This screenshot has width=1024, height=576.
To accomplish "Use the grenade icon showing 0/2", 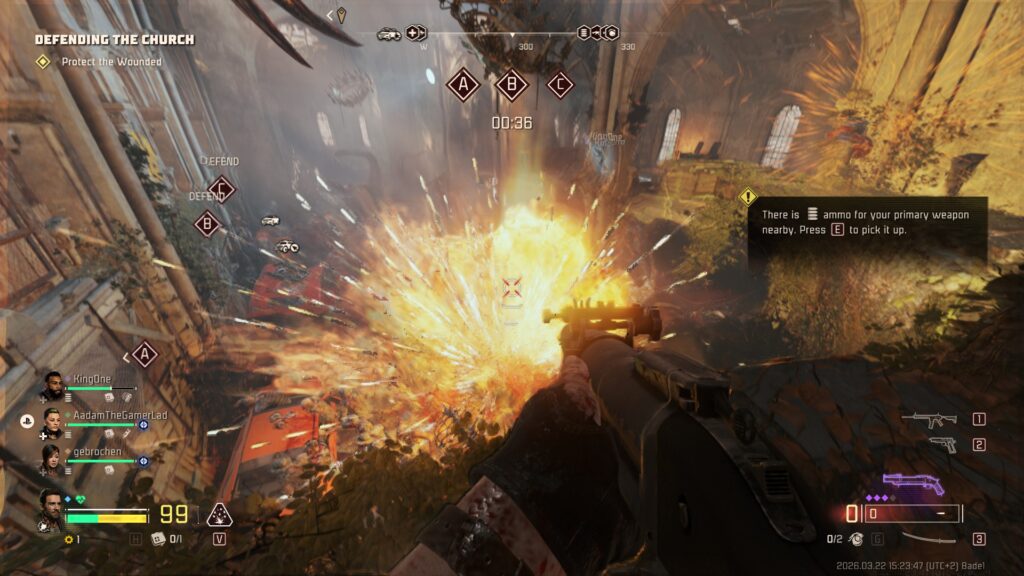I will click(855, 540).
